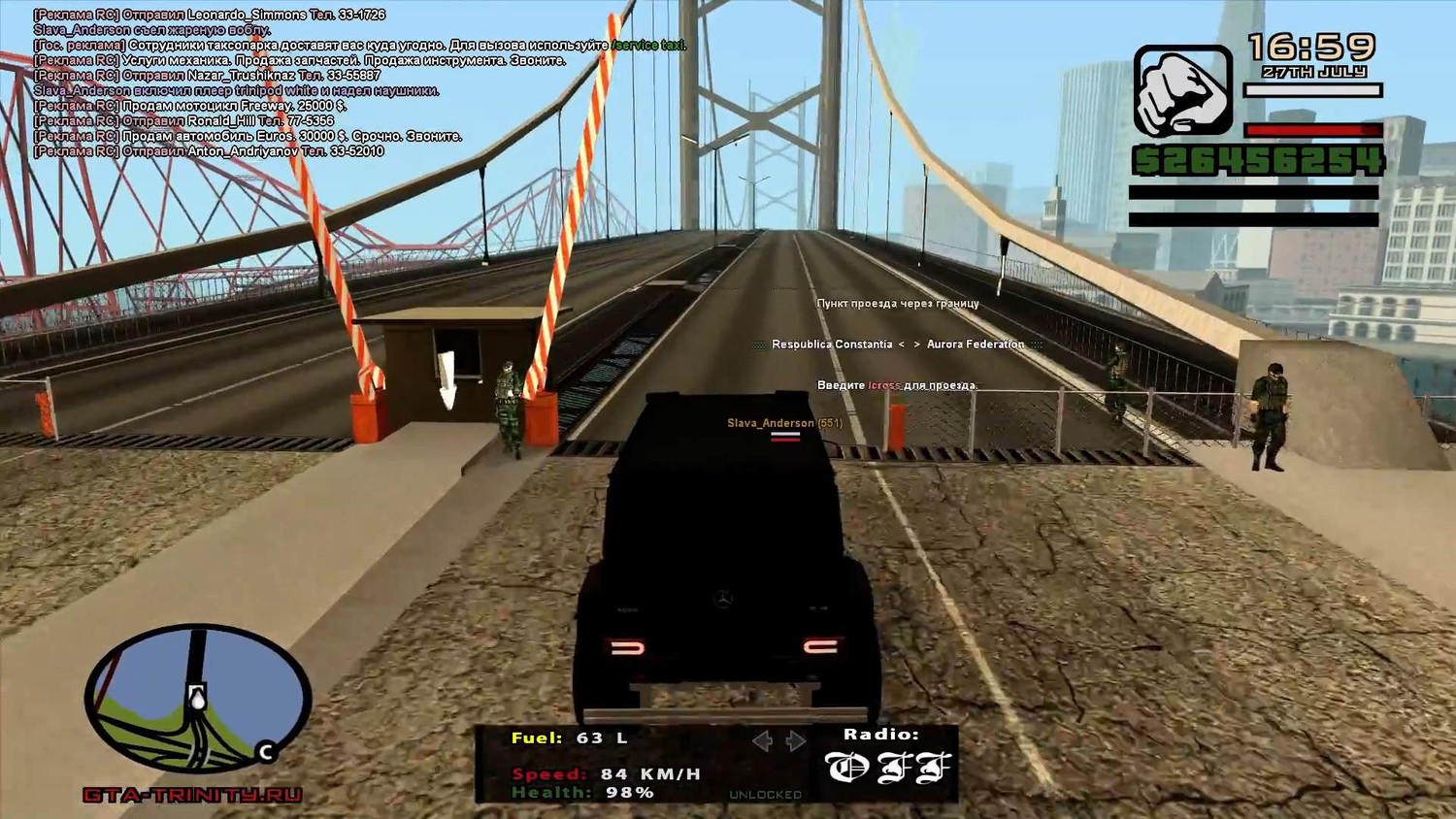Select the Euros car sale chat line
This screenshot has height=819, width=1456.
pos(248,137)
